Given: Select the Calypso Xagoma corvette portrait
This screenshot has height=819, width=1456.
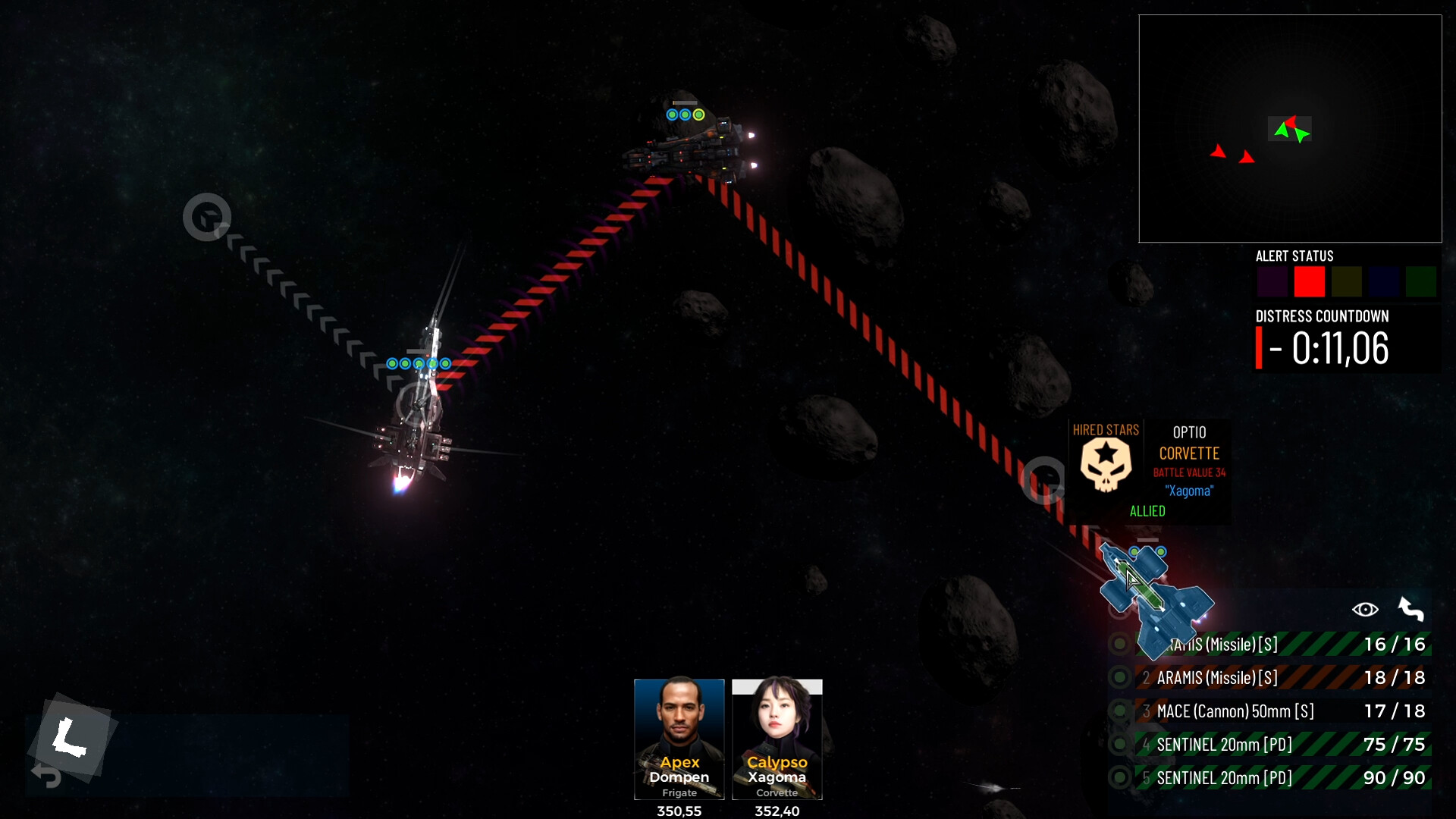Looking at the screenshot, I should click(777, 738).
